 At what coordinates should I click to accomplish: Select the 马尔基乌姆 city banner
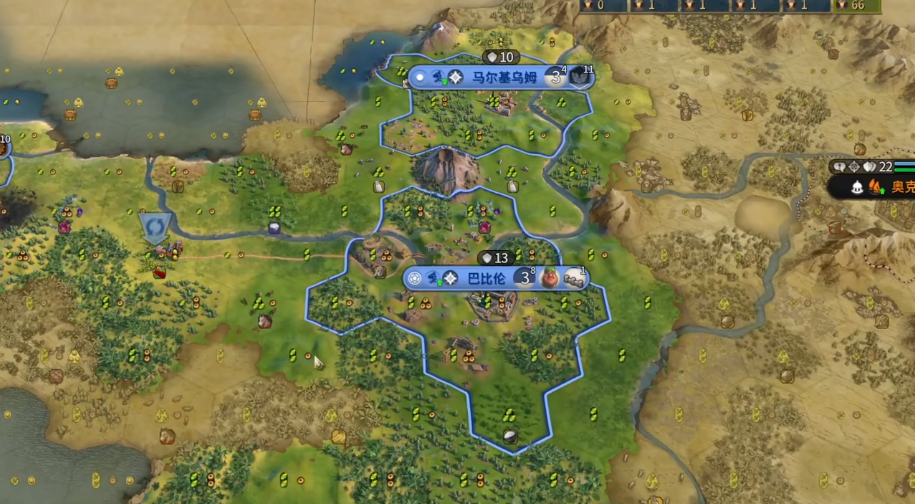(x=490, y=77)
